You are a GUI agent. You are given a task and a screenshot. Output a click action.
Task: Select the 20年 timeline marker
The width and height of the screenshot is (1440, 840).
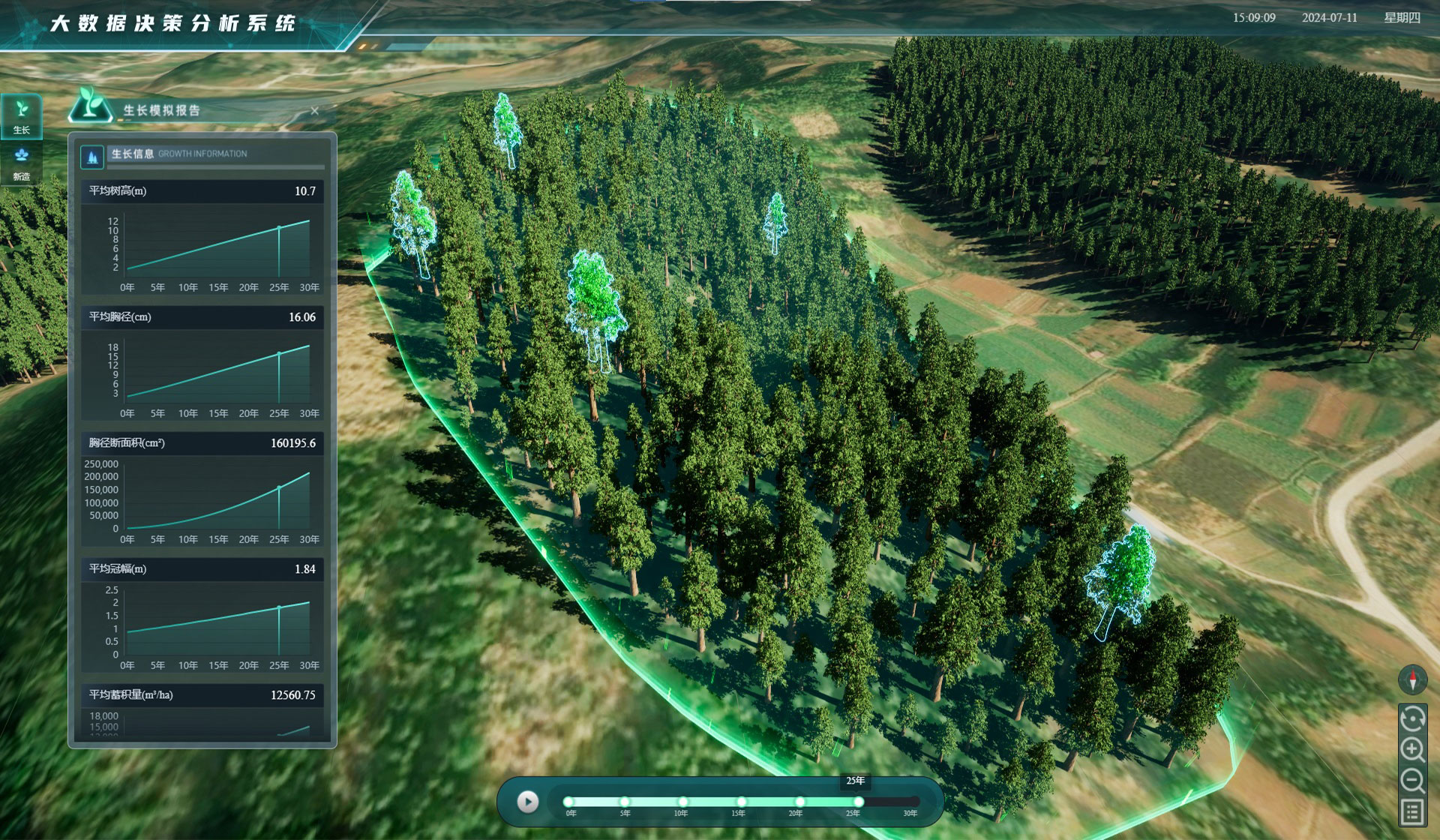(x=799, y=802)
